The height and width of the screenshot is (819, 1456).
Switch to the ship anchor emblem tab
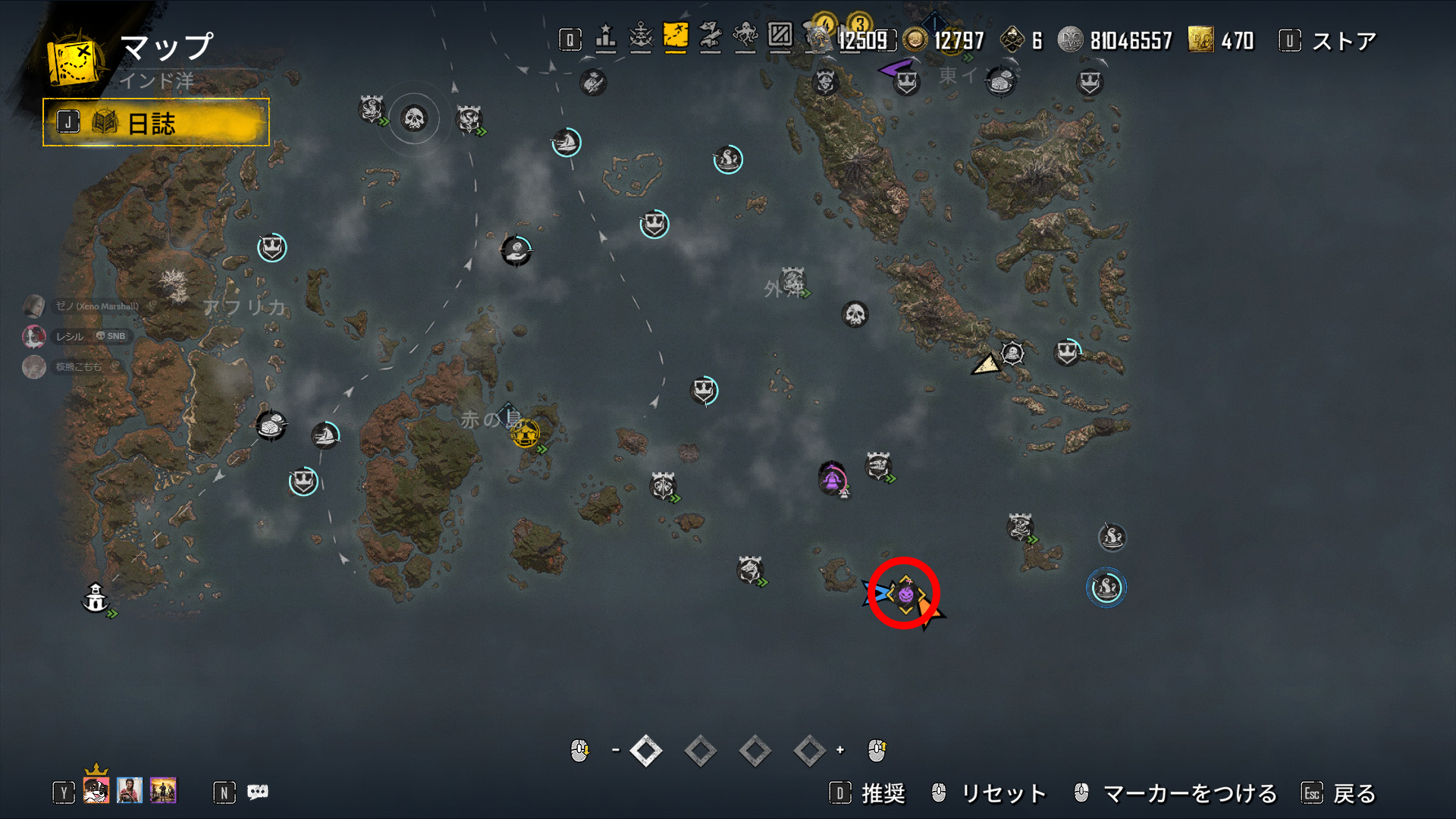641,37
